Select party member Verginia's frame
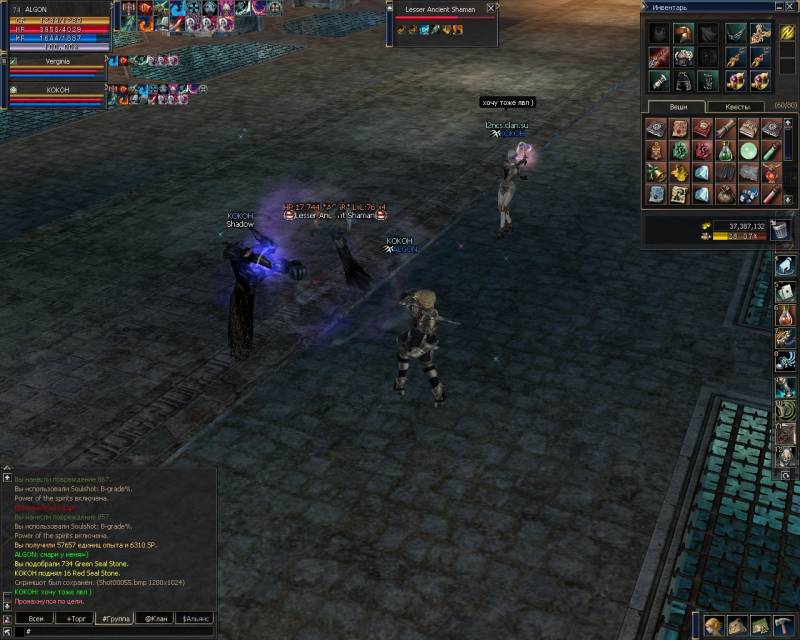The image size is (800, 640). [x=58, y=66]
